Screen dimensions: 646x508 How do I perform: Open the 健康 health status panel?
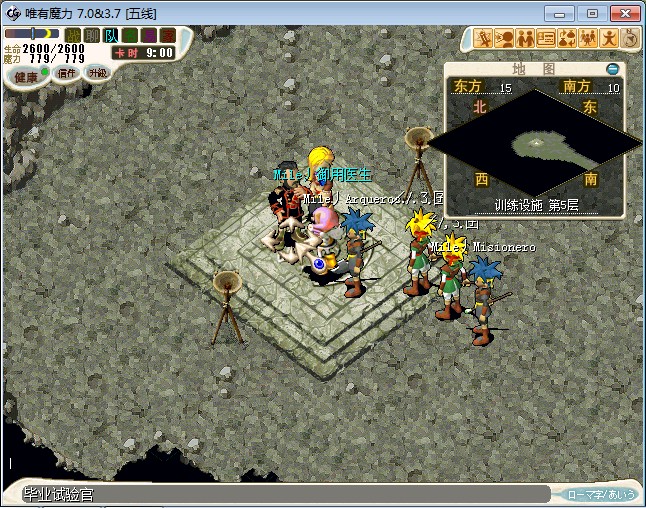tap(26, 75)
